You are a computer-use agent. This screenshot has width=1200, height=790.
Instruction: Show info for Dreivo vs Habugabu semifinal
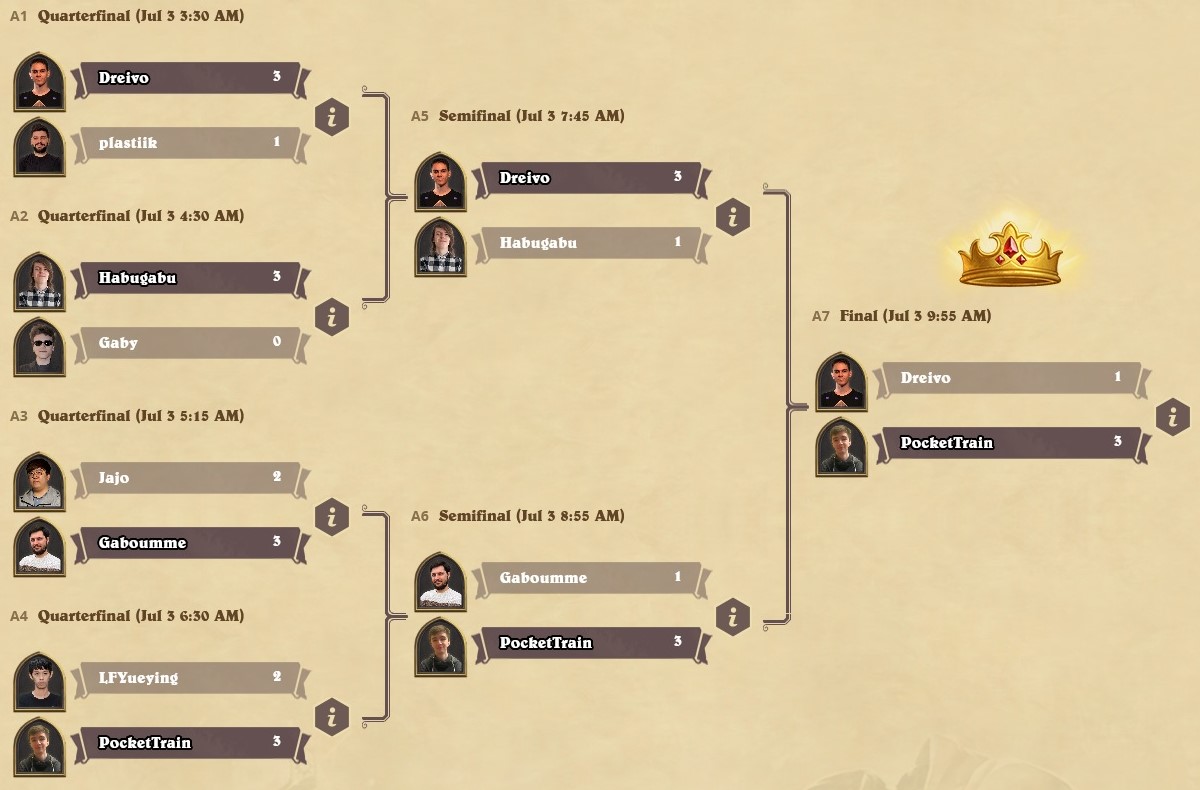tap(733, 217)
